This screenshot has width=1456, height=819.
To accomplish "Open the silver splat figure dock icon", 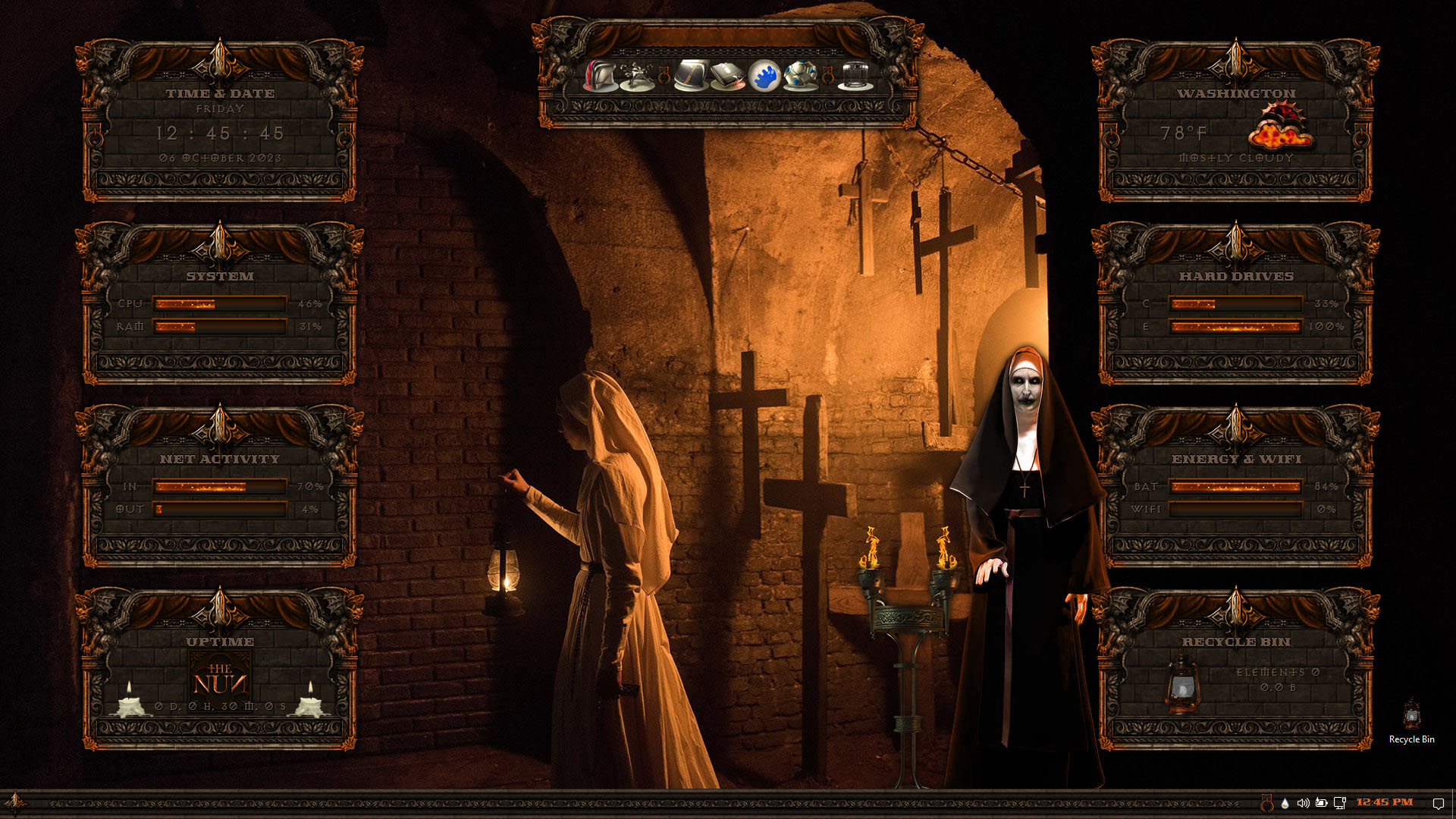I will coord(636,76).
